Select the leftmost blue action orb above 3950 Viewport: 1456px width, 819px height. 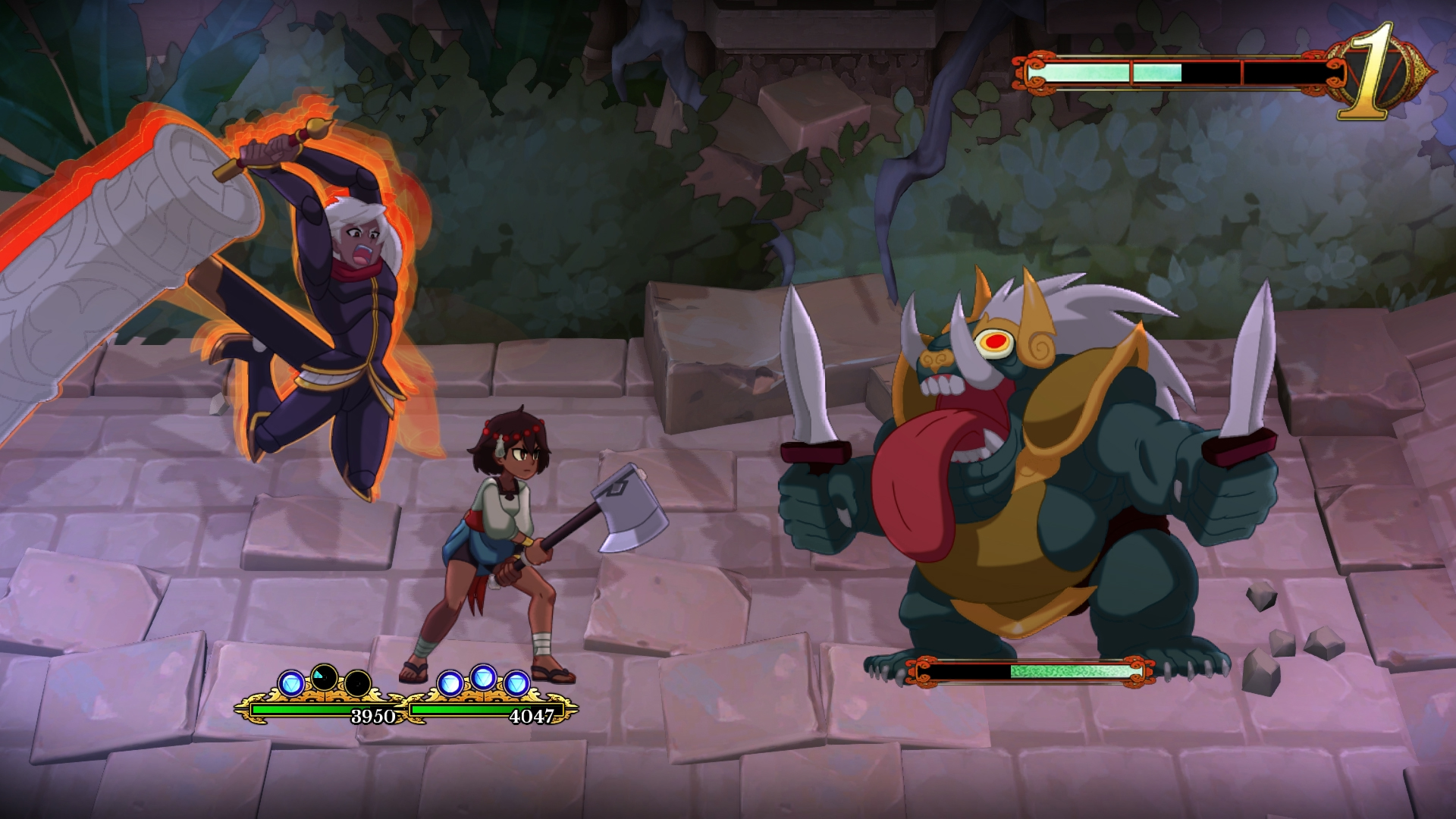tap(290, 681)
